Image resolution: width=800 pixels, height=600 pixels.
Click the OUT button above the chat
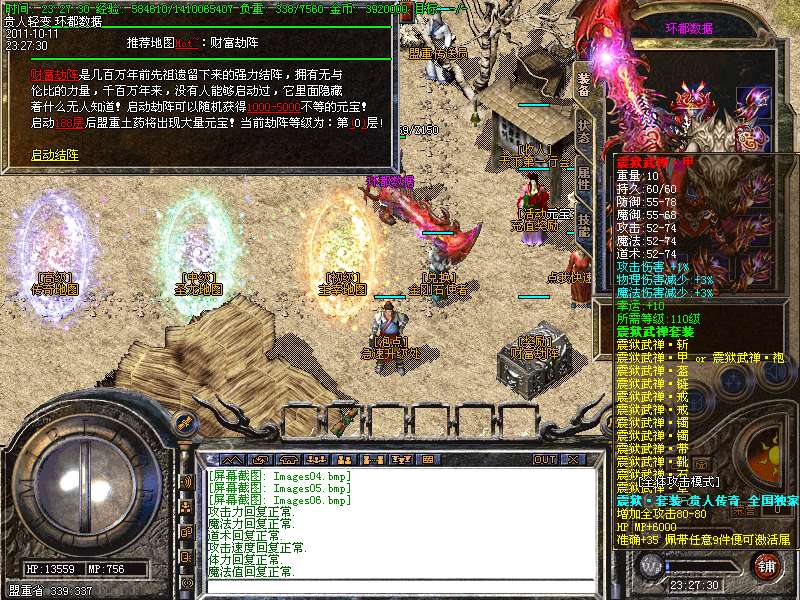tap(544, 459)
